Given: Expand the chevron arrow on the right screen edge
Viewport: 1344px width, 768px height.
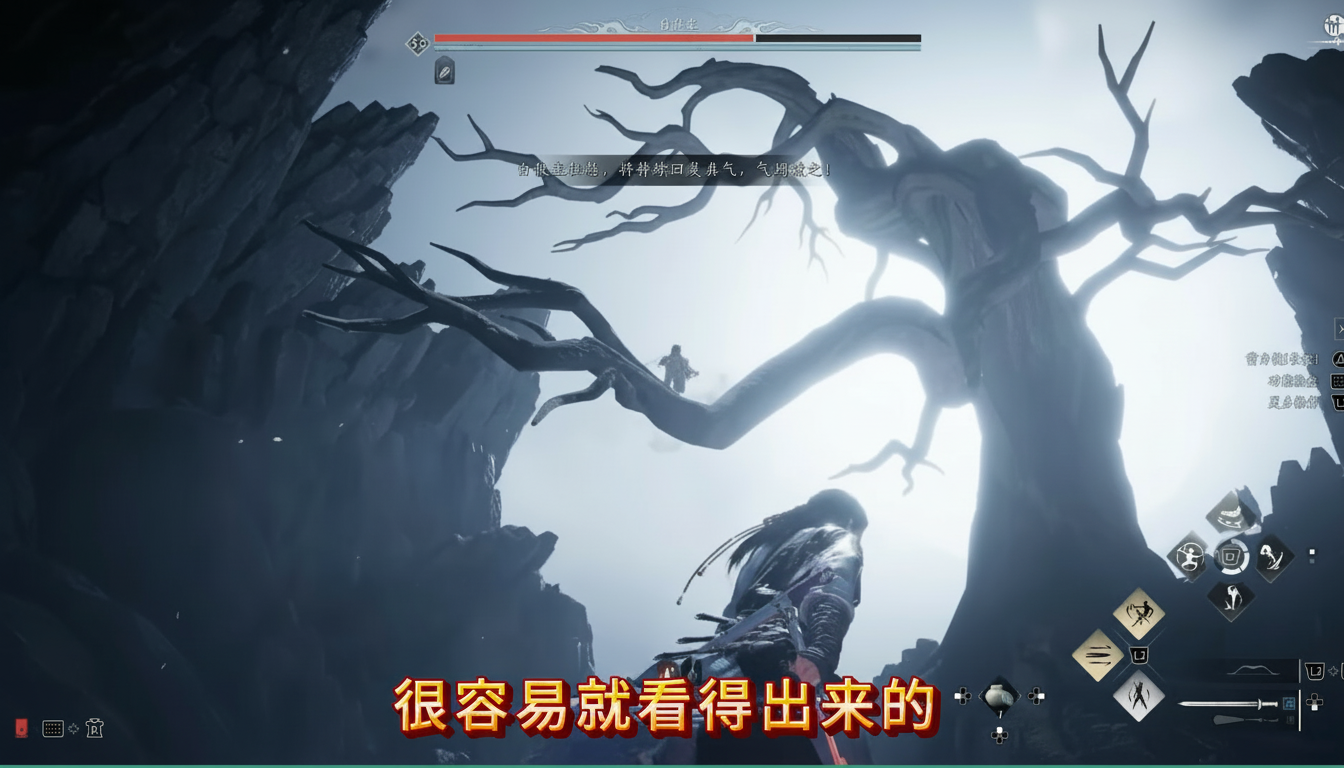Looking at the screenshot, I should (x=1339, y=328).
